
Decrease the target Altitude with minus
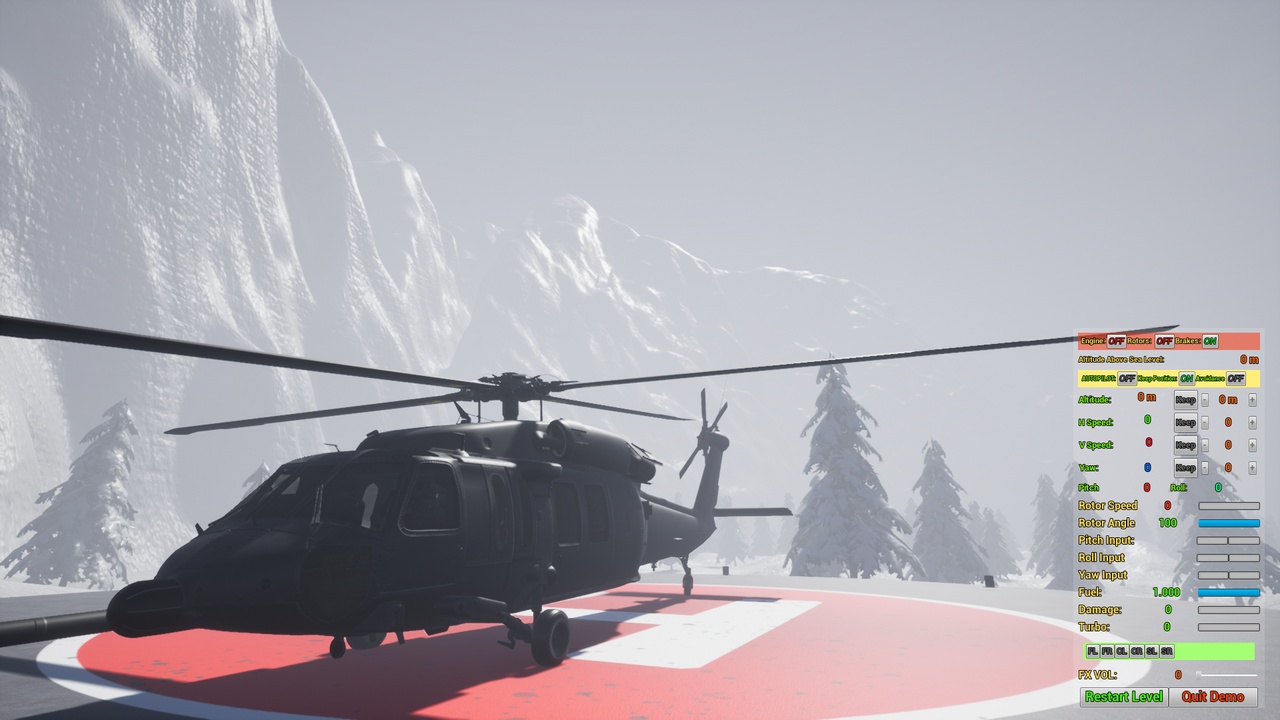[1204, 400]
